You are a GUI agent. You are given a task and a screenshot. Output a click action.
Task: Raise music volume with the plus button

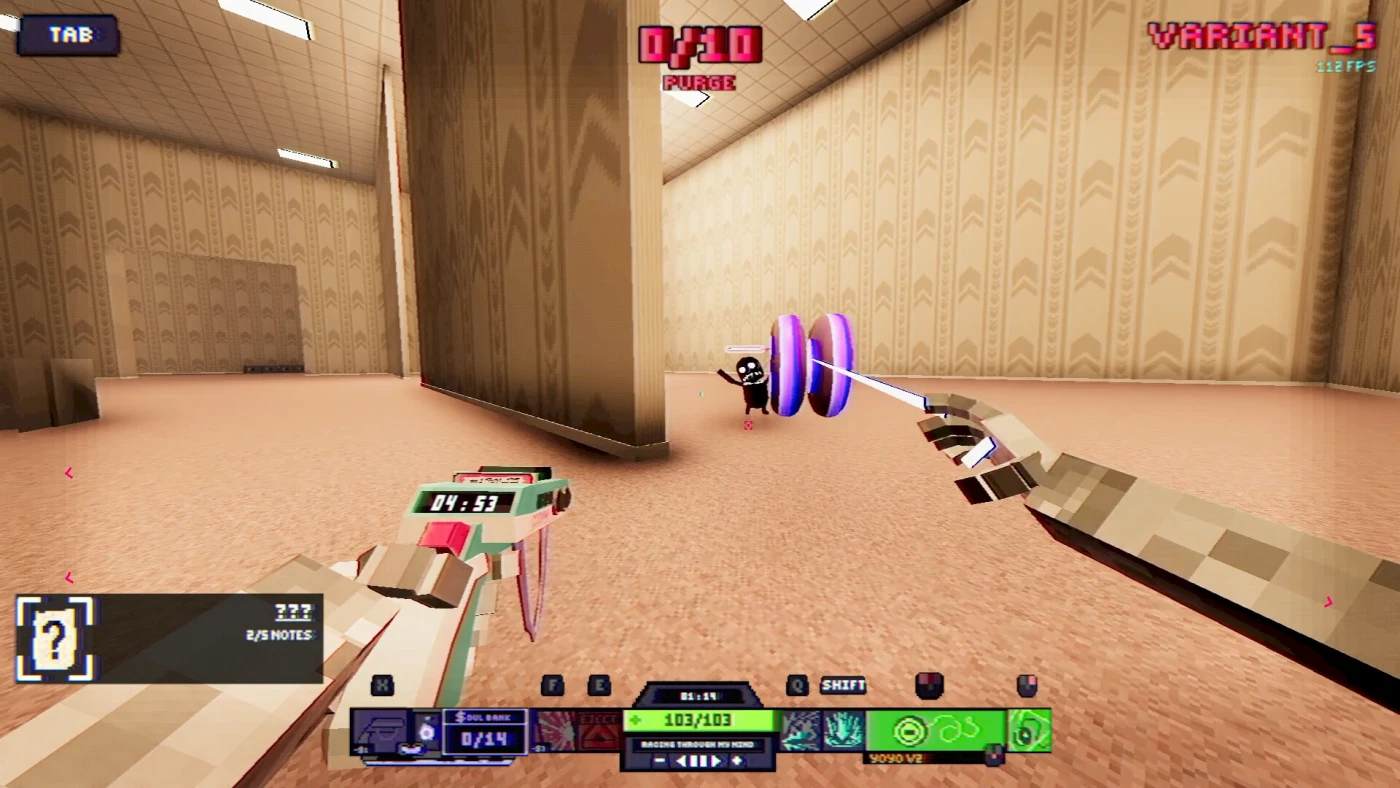coord(738,761)
